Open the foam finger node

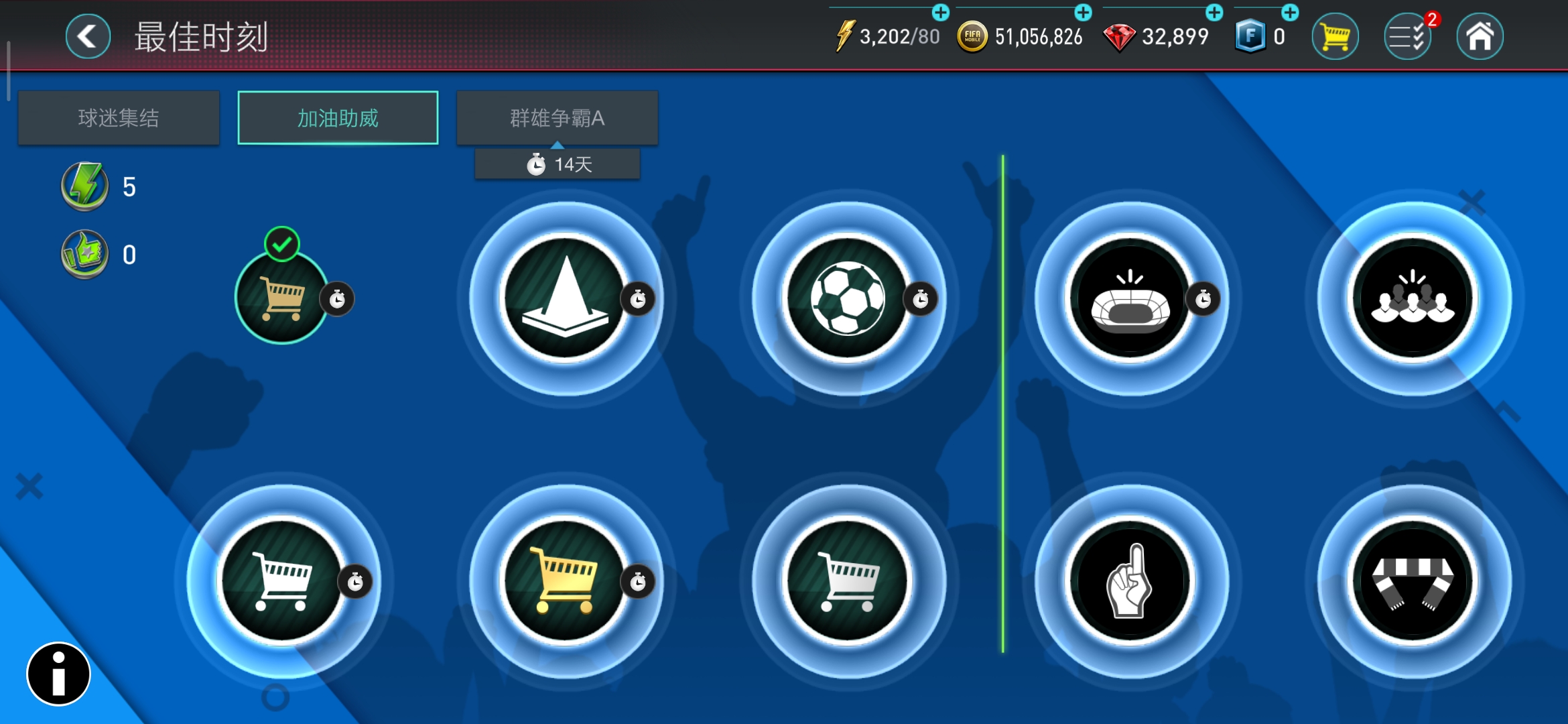(1130, 581)
